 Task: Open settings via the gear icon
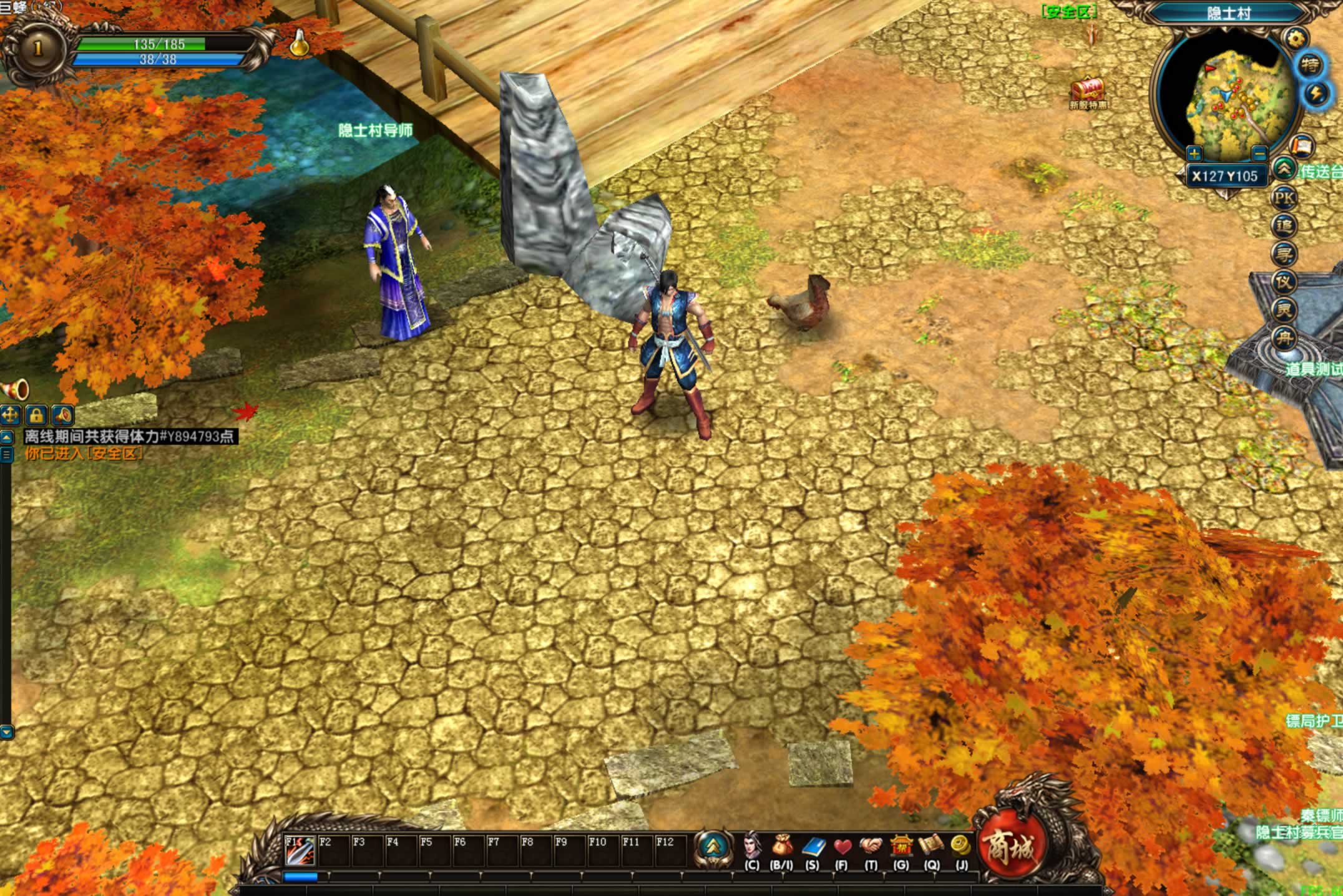pos(1296,39)
